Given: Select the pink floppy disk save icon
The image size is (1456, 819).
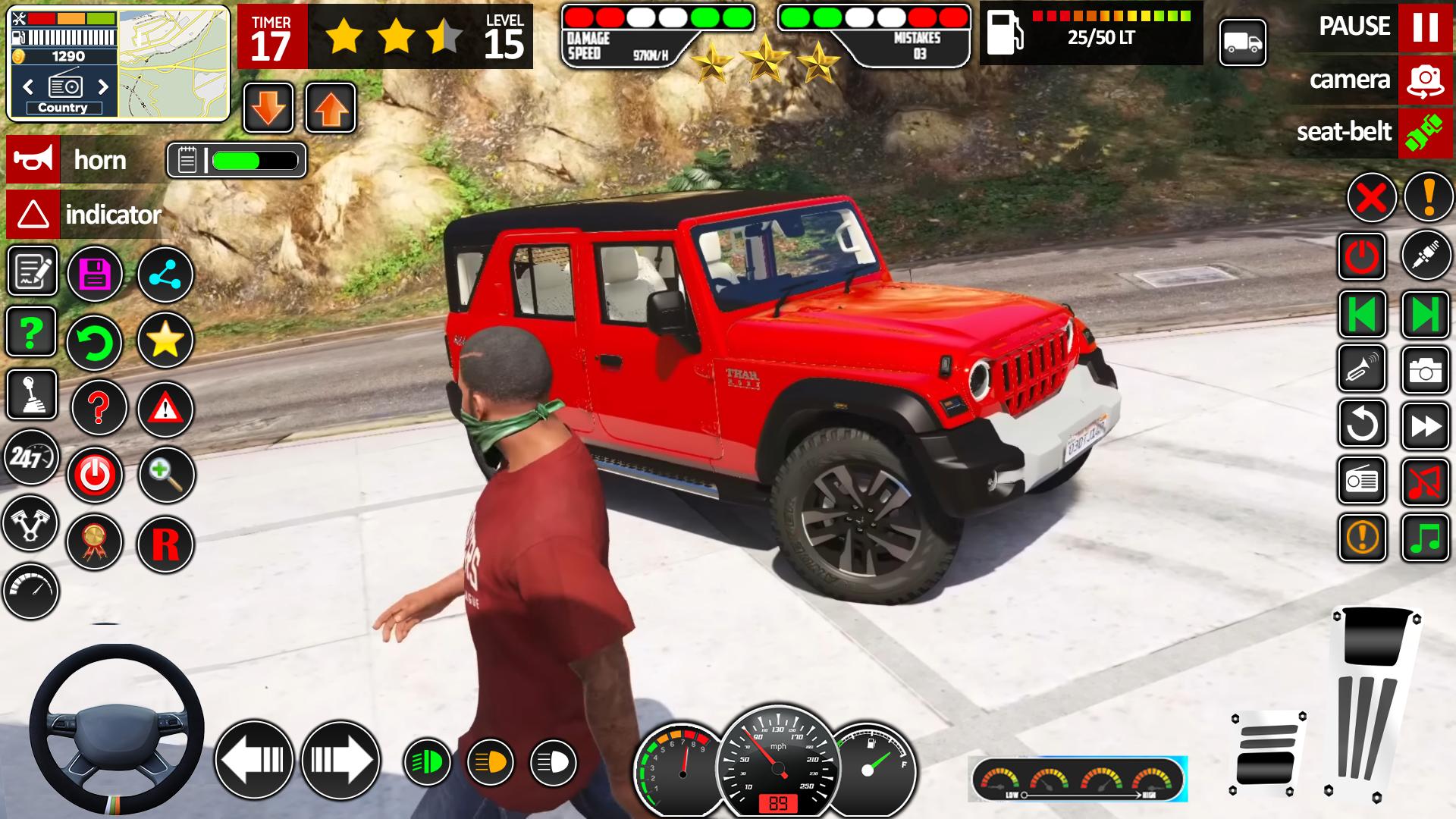Looking at the screenshot, I should pos(95,274).
